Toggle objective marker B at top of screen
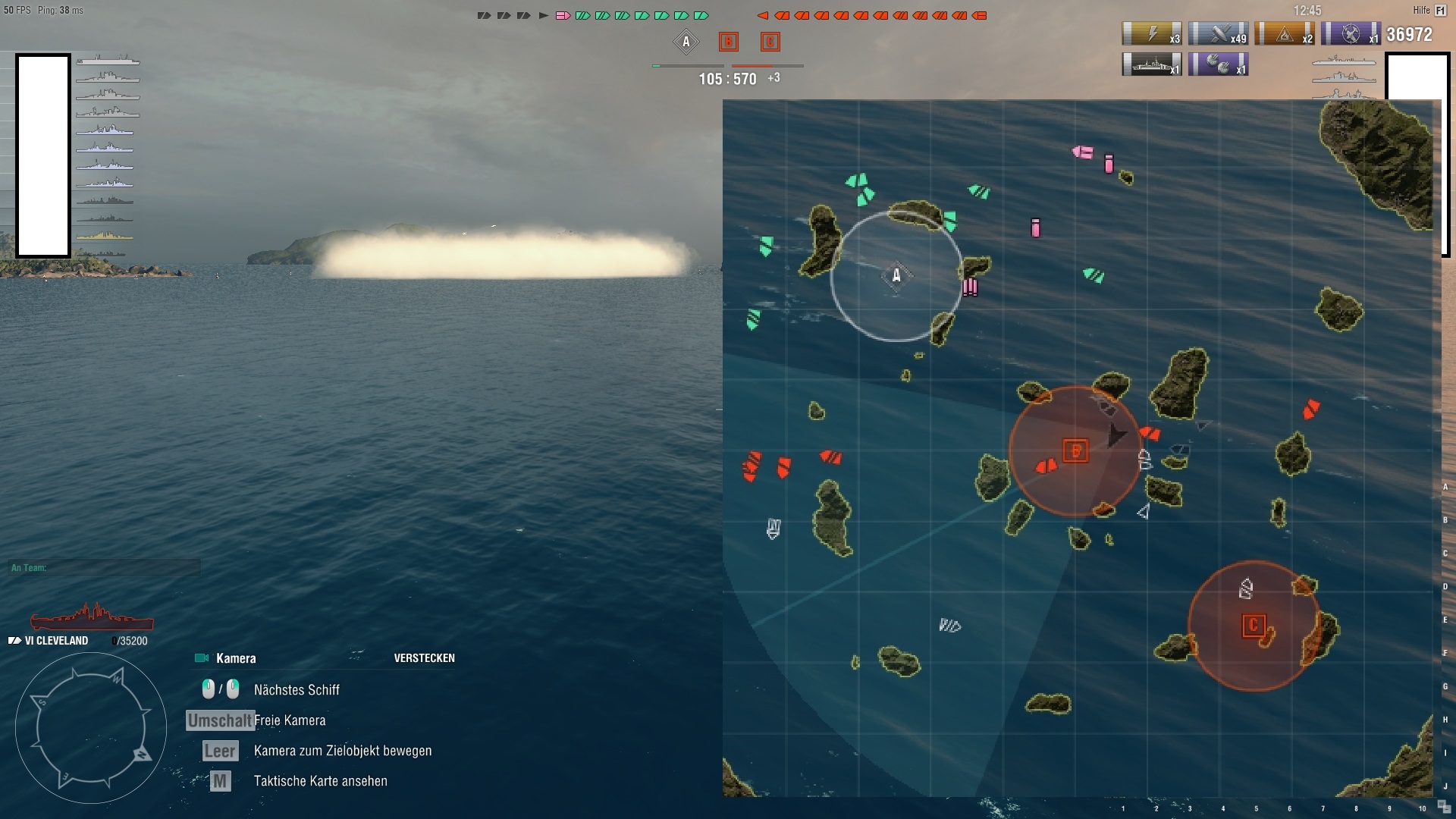The height and width of the screenshot is (819, 1456). point(728,43)
